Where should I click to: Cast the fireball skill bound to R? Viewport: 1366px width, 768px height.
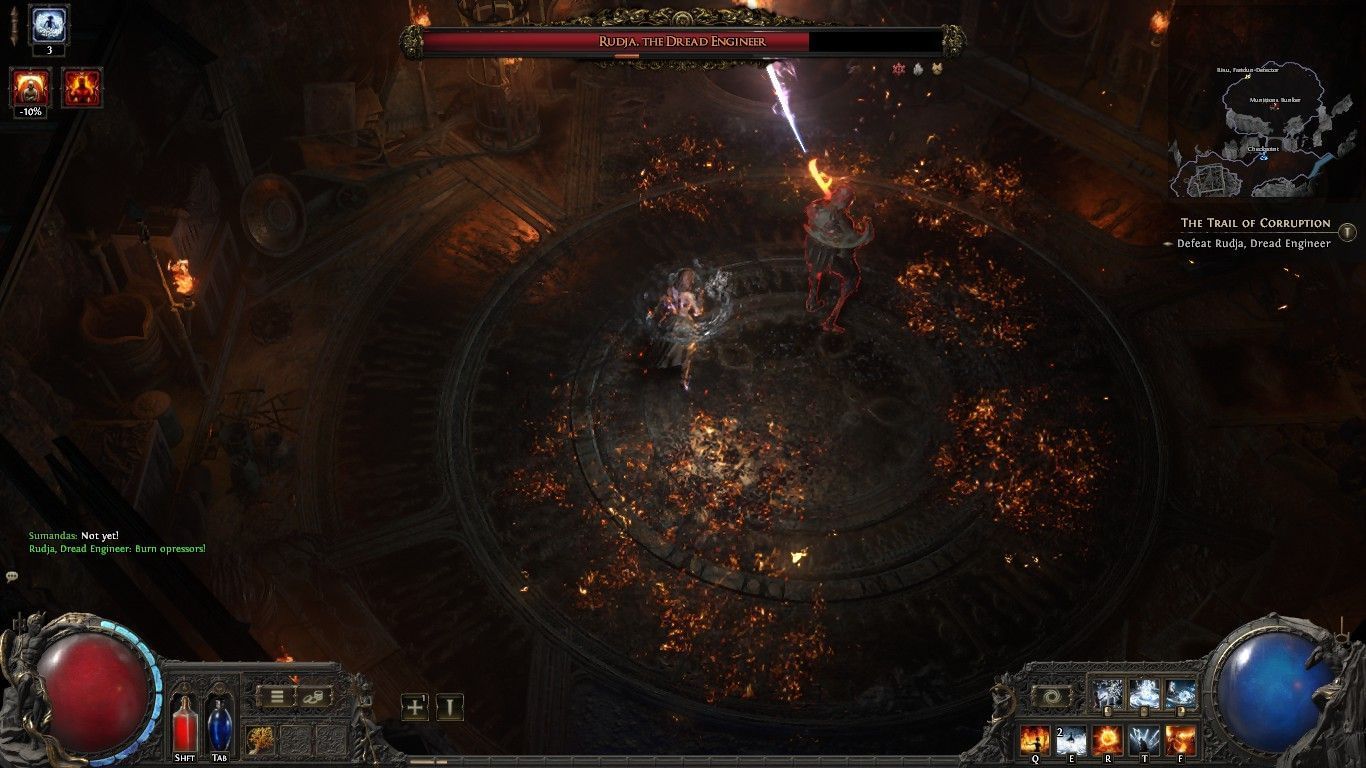point(1108,739)
